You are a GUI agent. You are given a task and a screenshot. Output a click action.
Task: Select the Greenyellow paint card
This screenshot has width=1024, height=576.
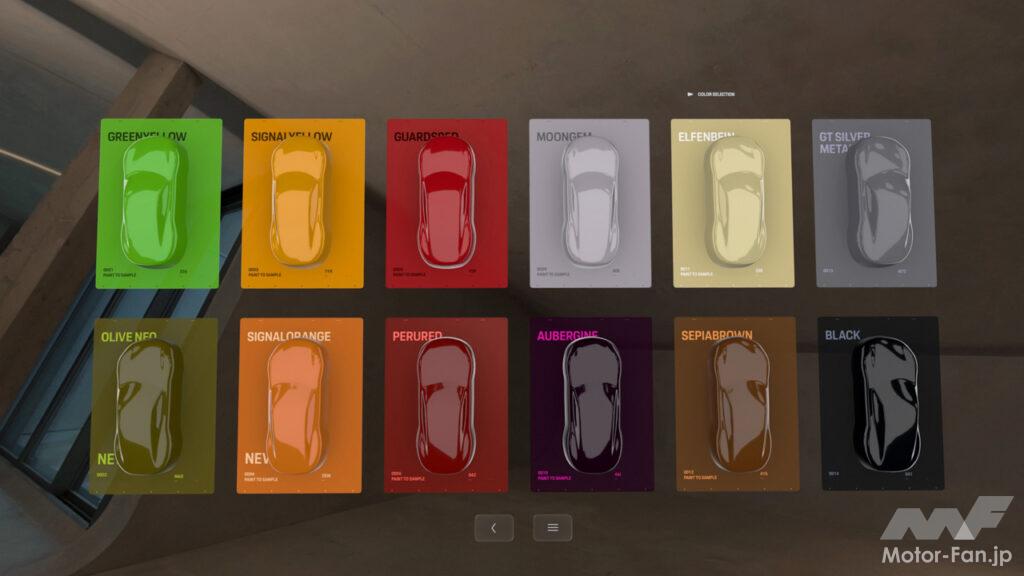159,204
